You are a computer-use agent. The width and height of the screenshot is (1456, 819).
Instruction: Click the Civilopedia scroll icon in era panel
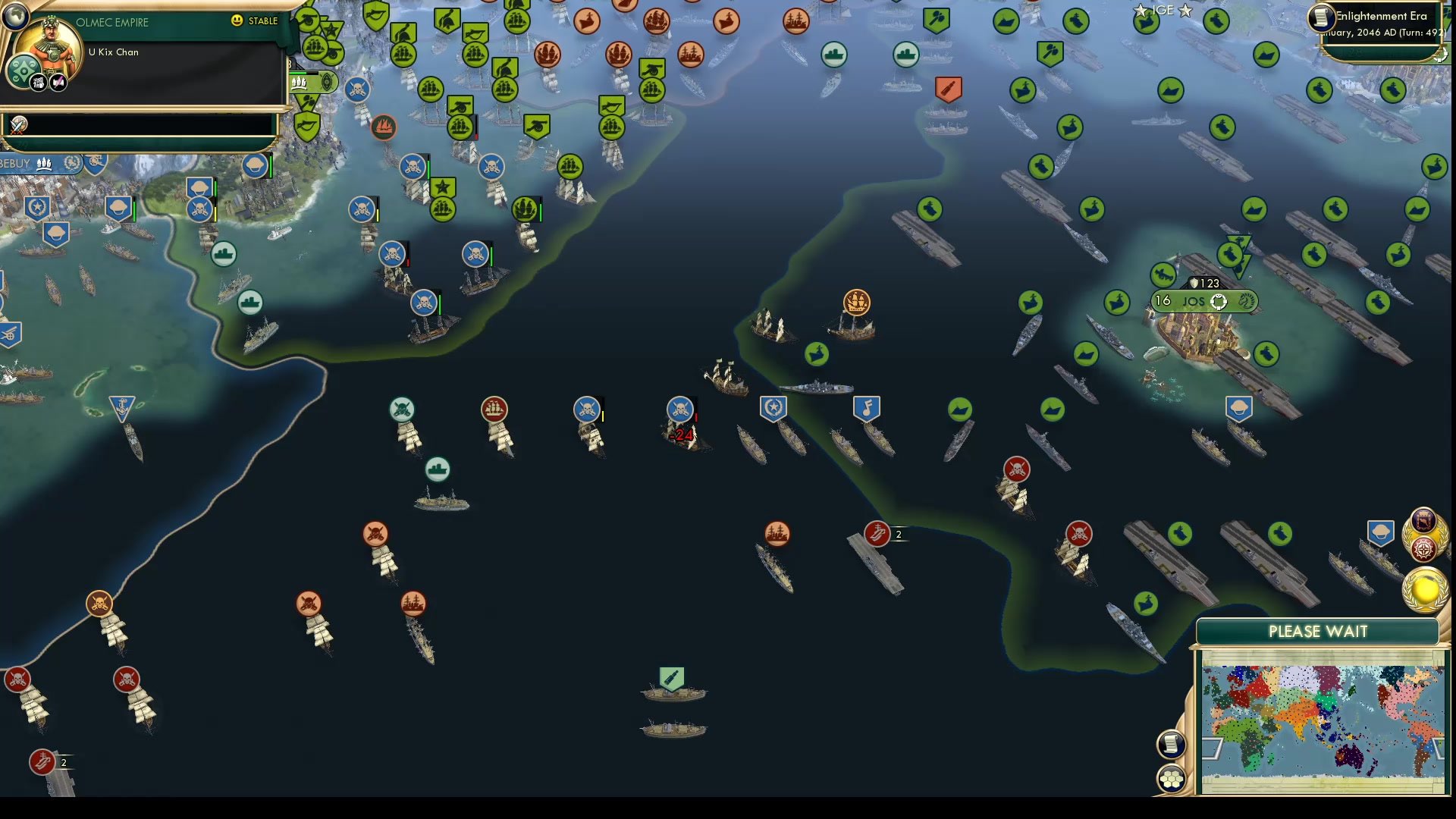tap(1320, 17)
